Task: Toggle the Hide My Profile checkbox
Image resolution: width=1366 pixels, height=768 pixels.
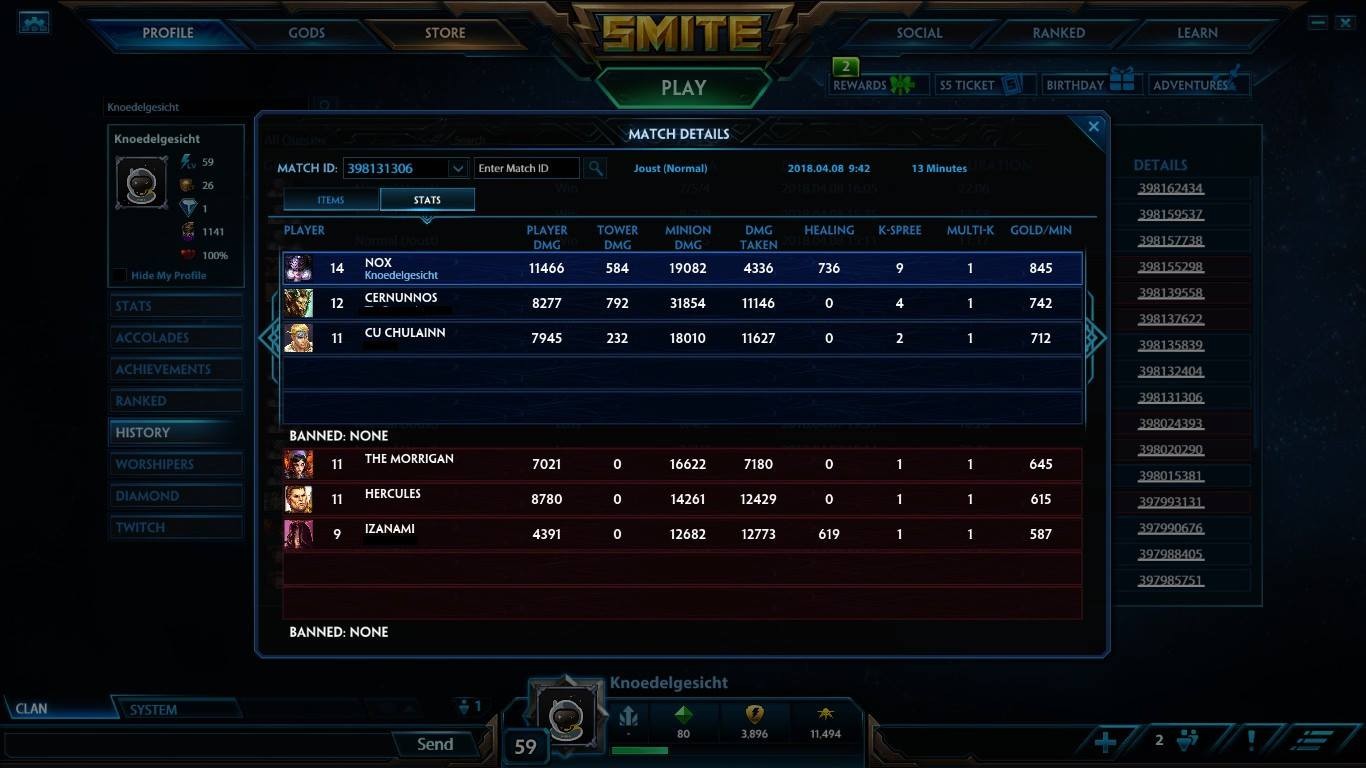Action: click(x=120, y=276)
